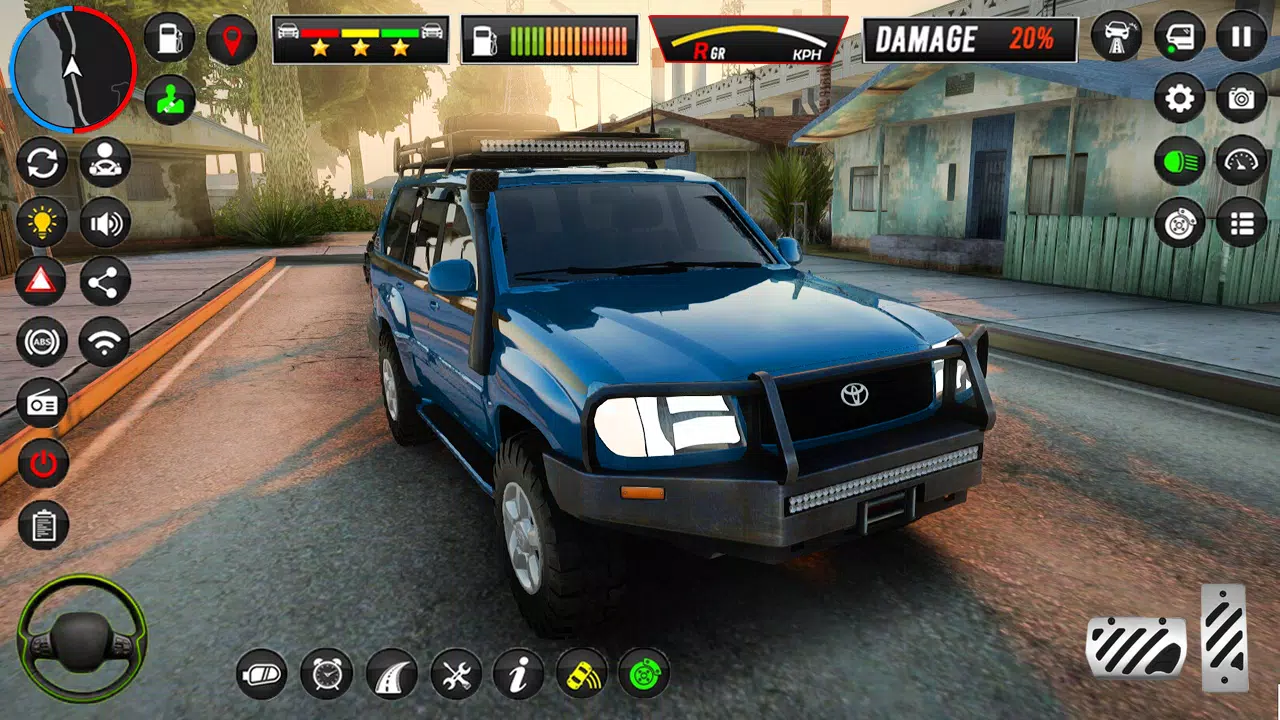
Task: Select the fuel pump icon button
Action: click(x=169, y=38)
